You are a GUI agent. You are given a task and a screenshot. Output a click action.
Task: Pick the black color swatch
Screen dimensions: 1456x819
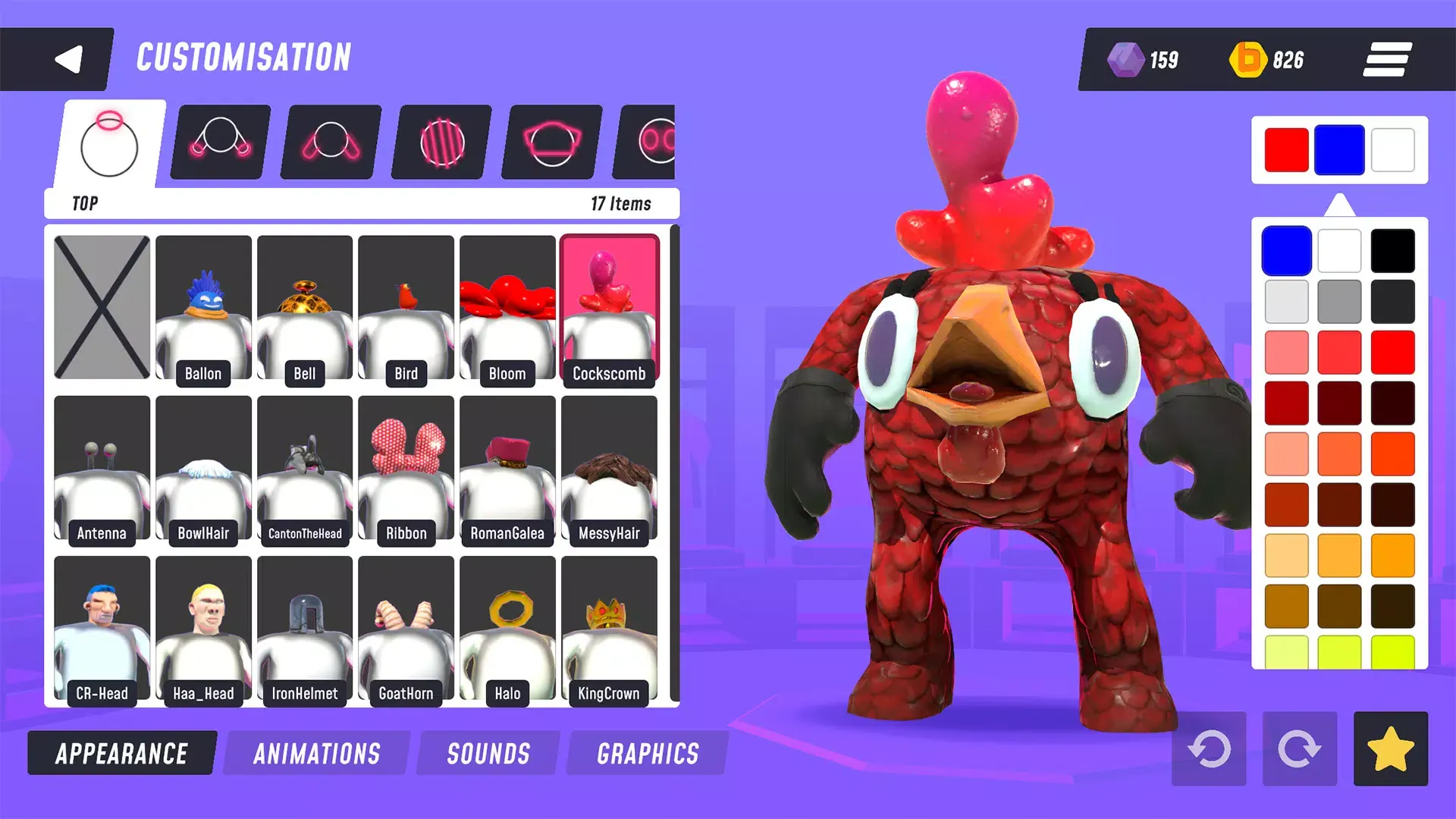click(1392, 250)
